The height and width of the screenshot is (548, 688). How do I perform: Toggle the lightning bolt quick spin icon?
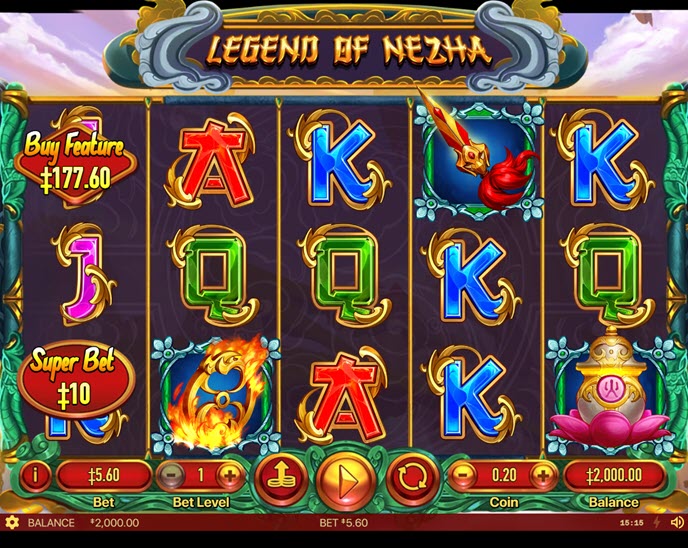point(657,522)
